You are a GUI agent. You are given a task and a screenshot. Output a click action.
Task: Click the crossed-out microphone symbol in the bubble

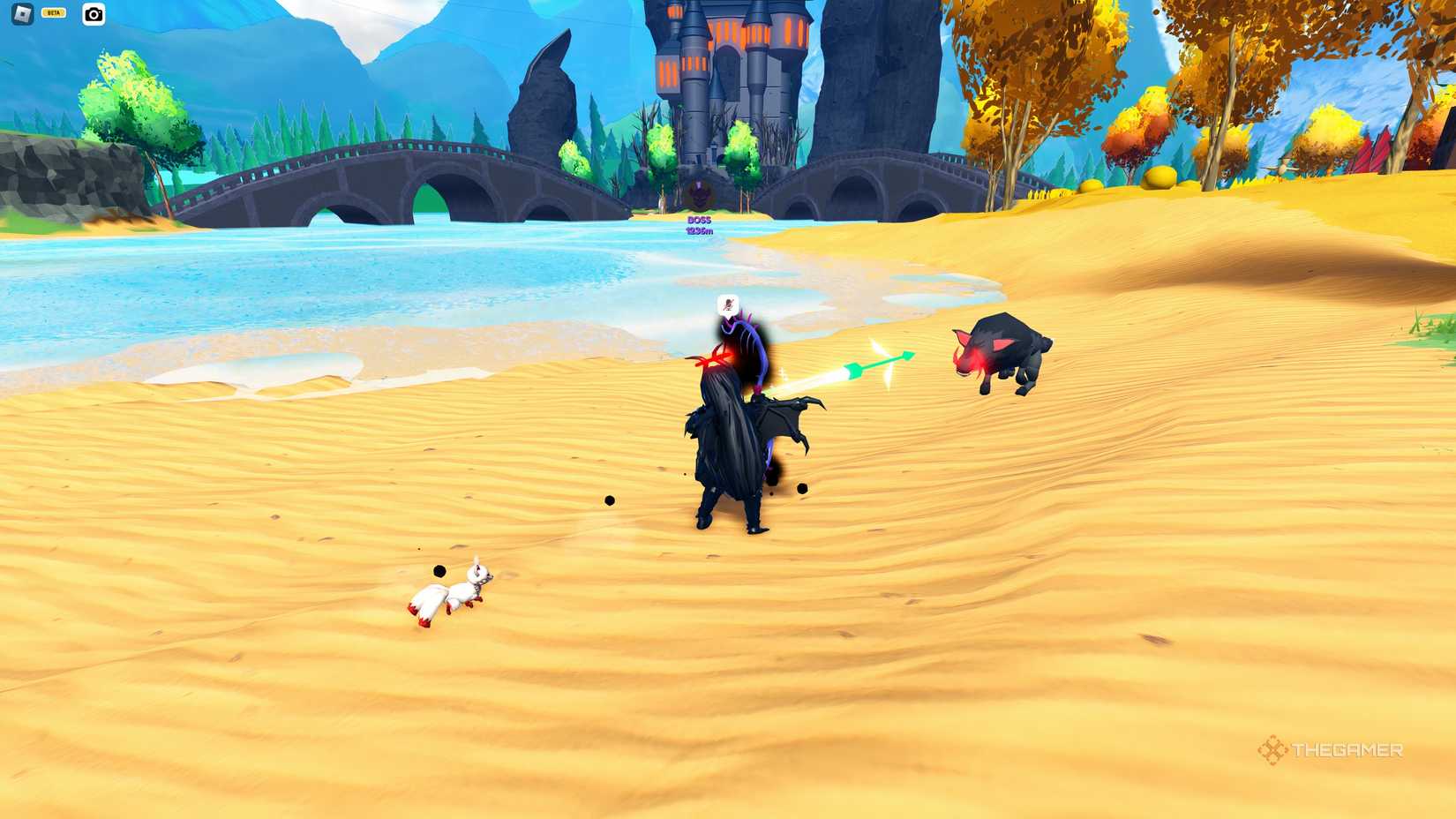point(727,304)
